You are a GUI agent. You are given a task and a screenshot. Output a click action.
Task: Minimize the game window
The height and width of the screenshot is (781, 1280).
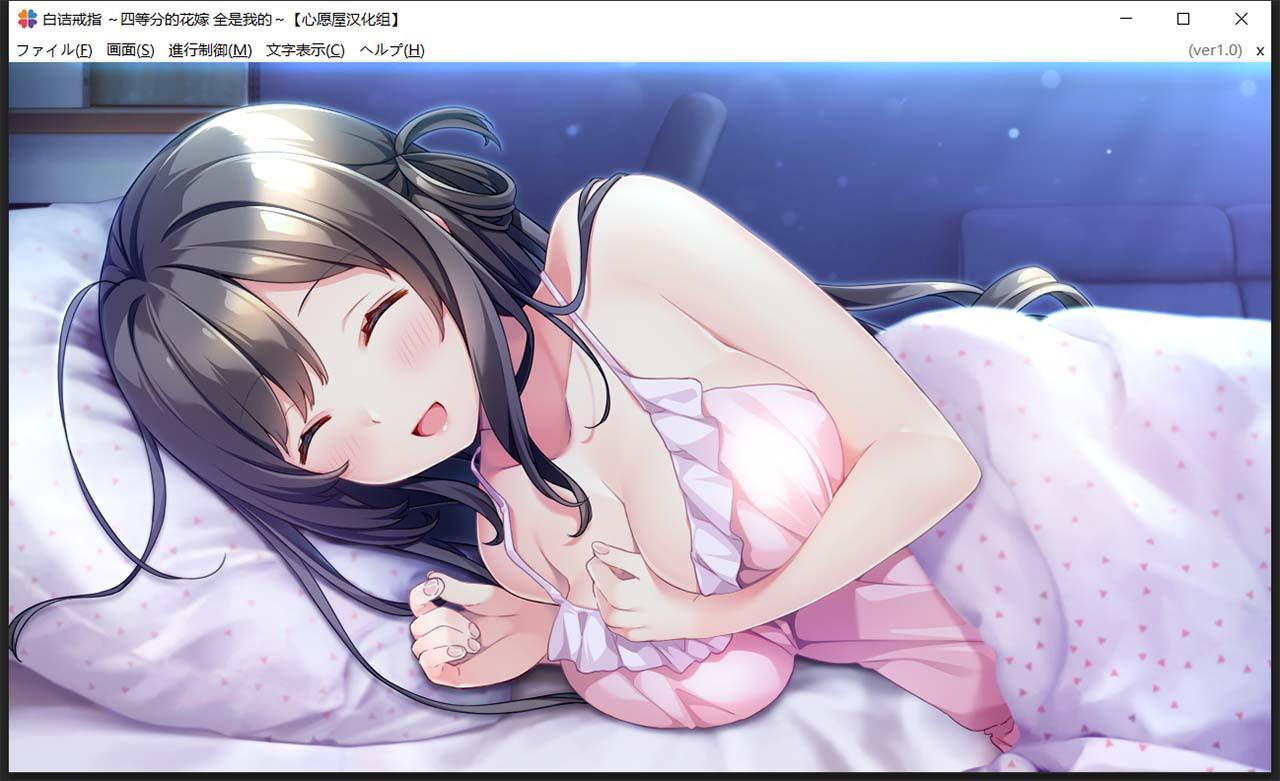point(1127,18)
